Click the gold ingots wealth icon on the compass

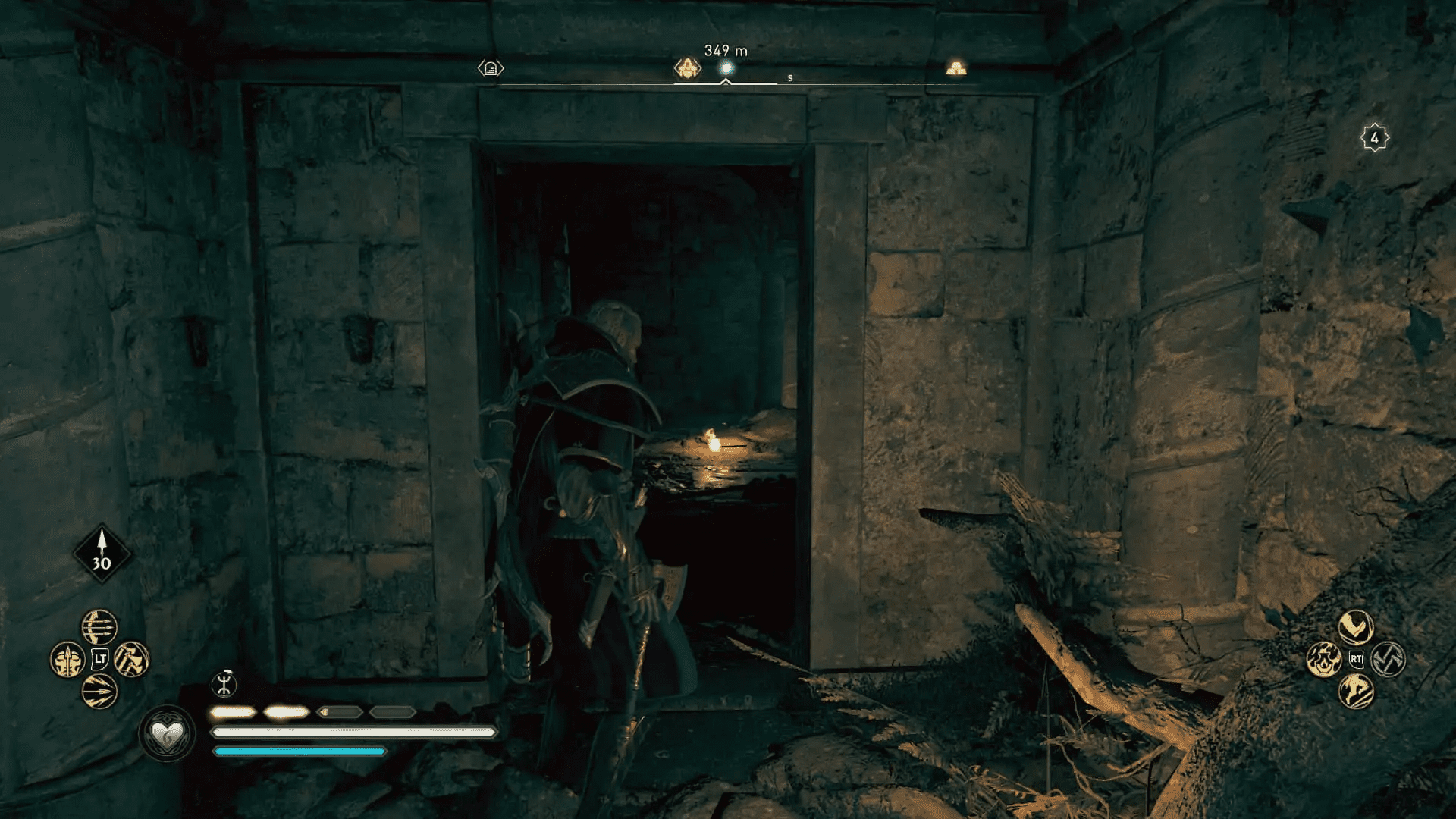tap(958, 67)
